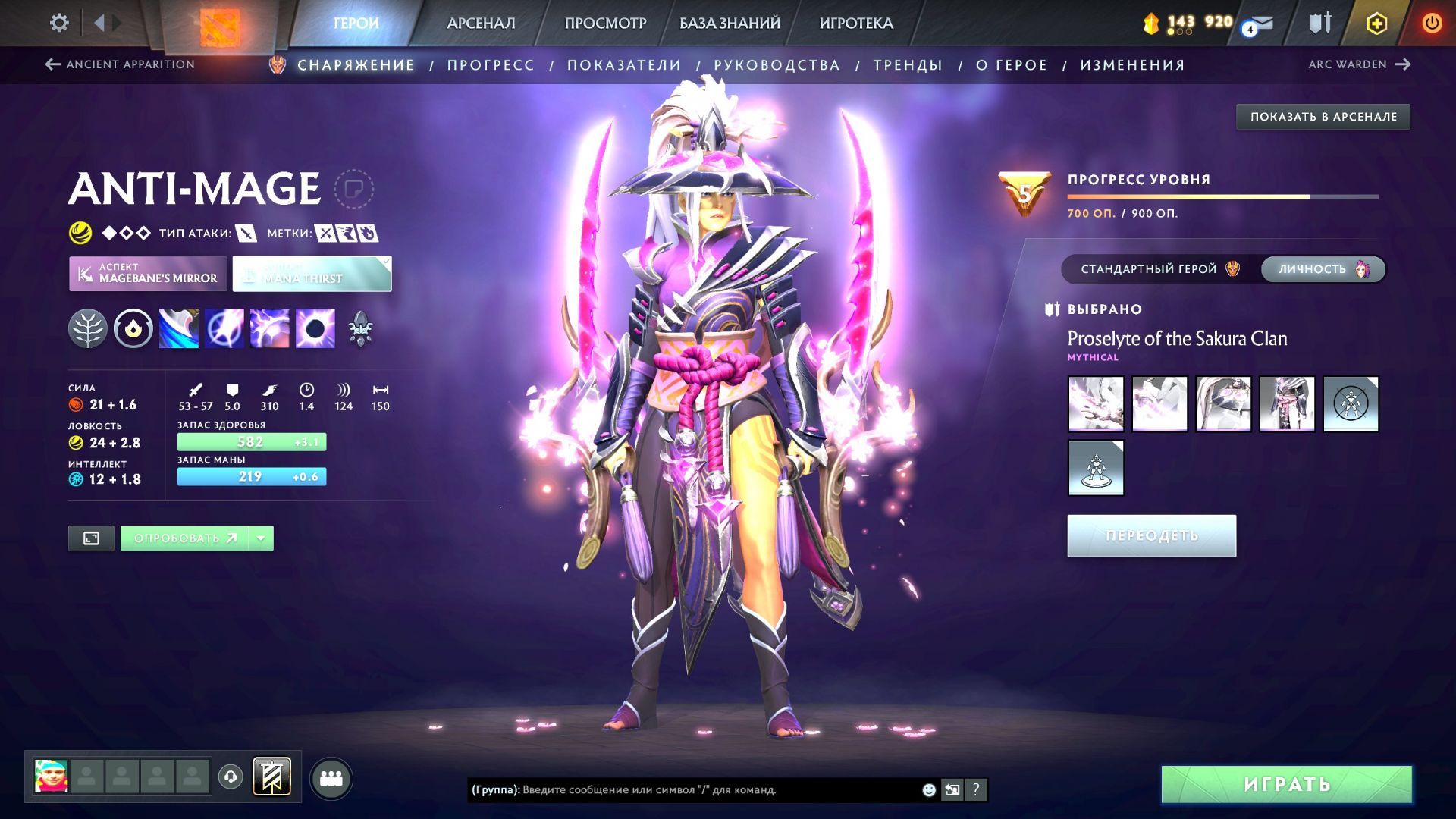This screenshot has height=819, width=1456.
Task: Start matchmaking with the Играть button
Action: (x=1286, y=784)
